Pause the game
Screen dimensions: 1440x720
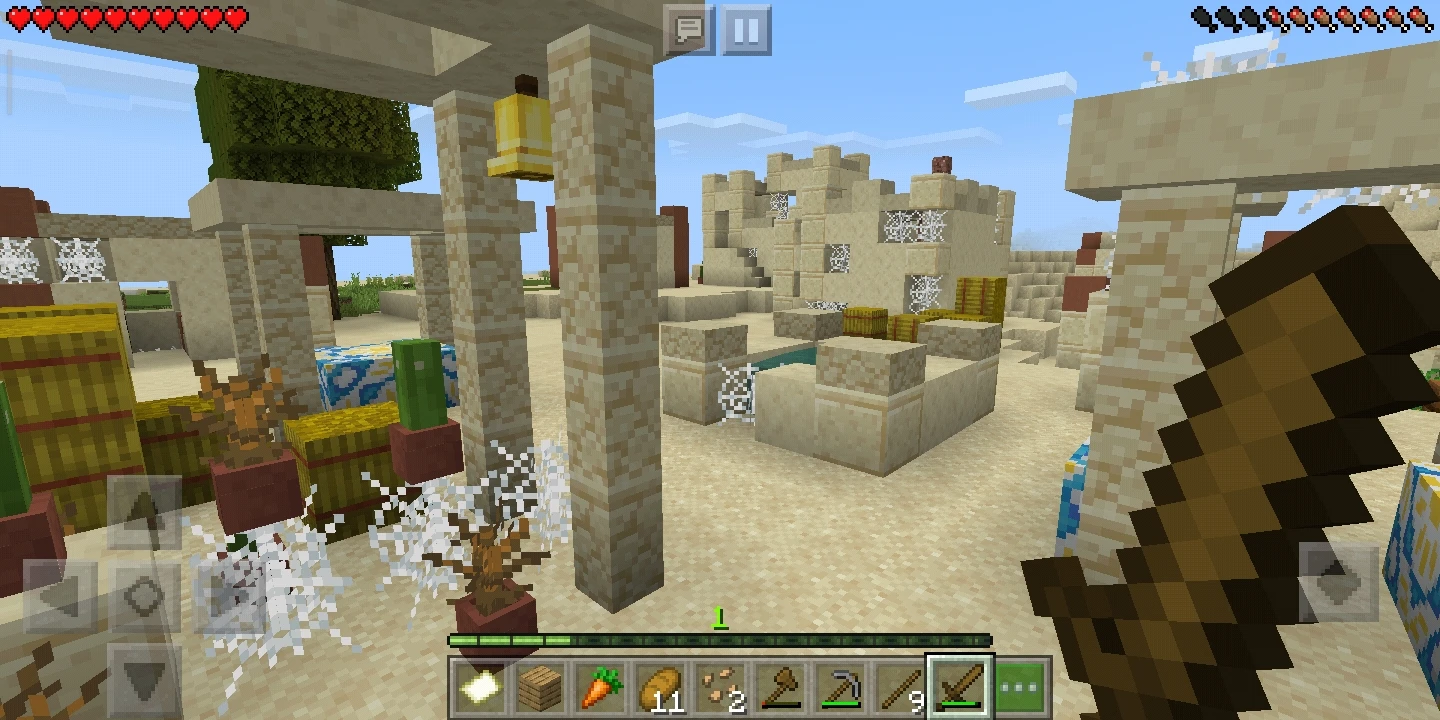point(744,31)
